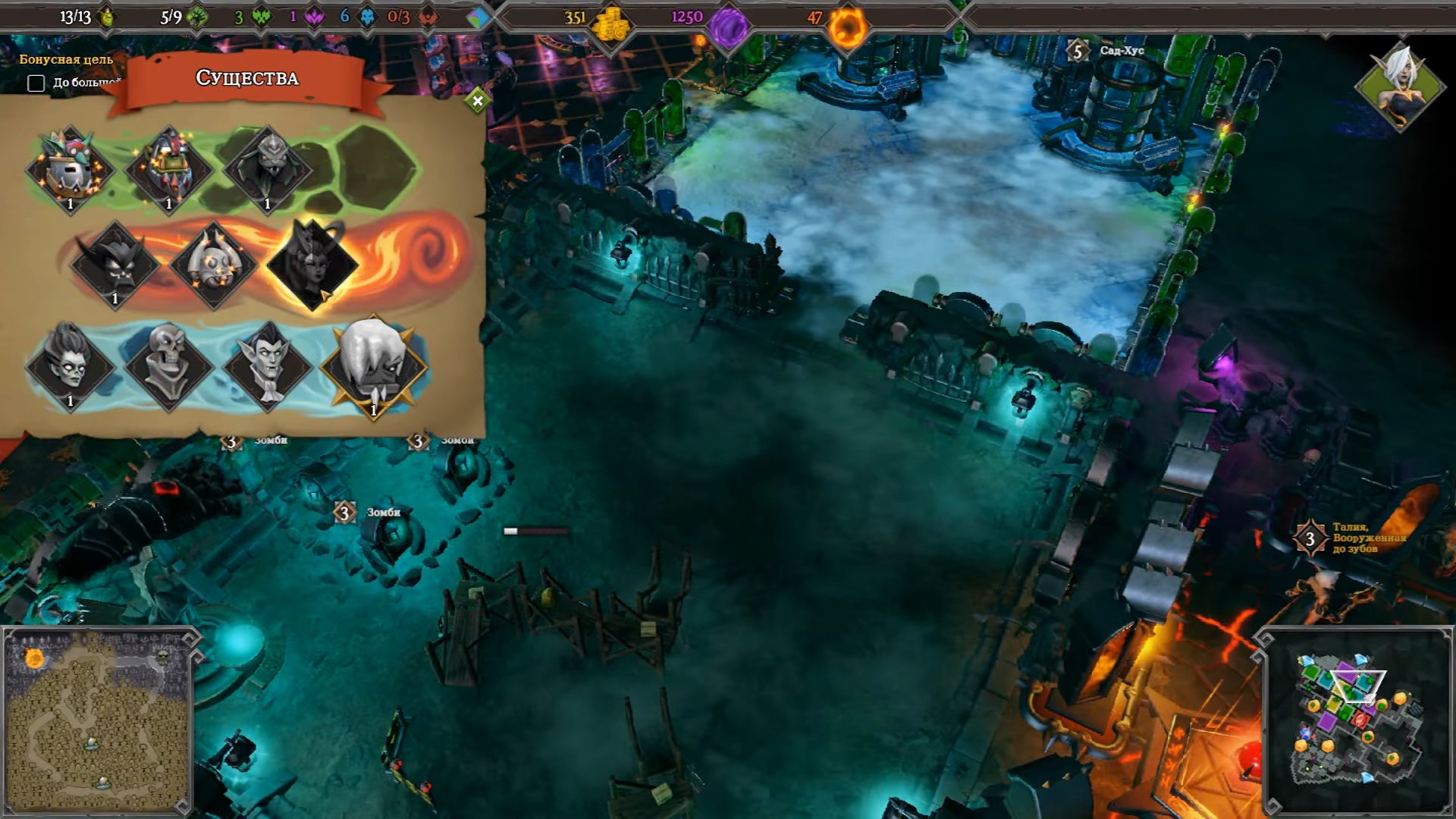Click the multicolored diamond gem icon
Screen dimensions: 1456x819
pos(478,17)
